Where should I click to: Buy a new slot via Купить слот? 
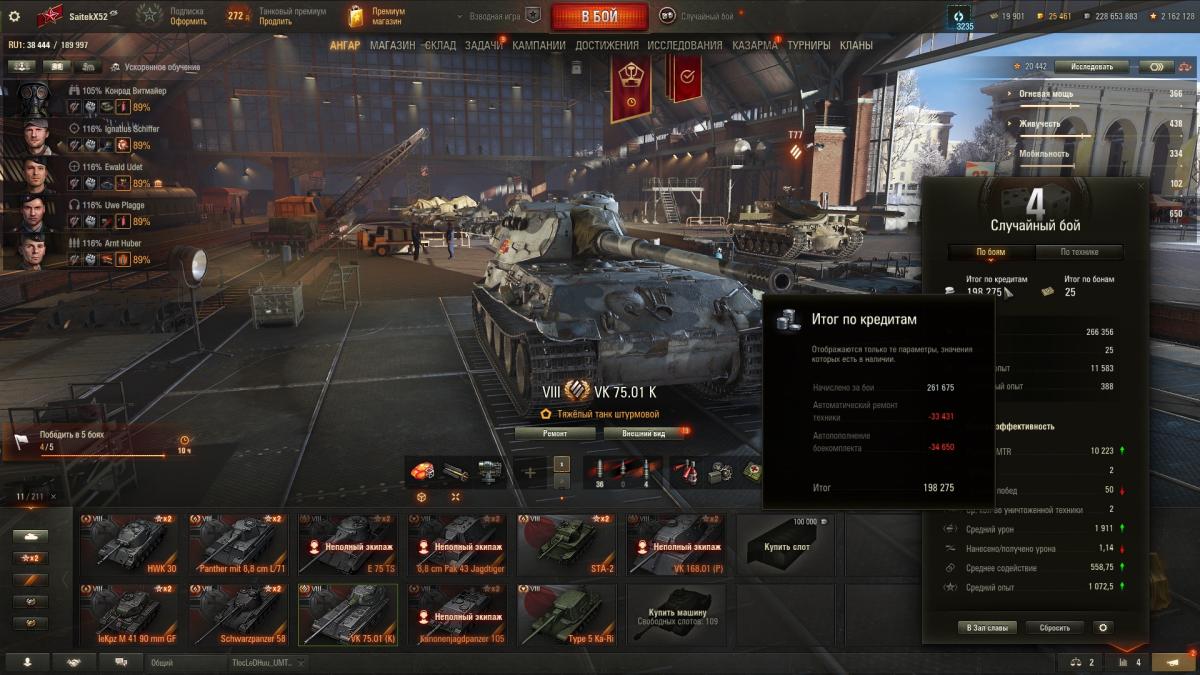[787, 545]
